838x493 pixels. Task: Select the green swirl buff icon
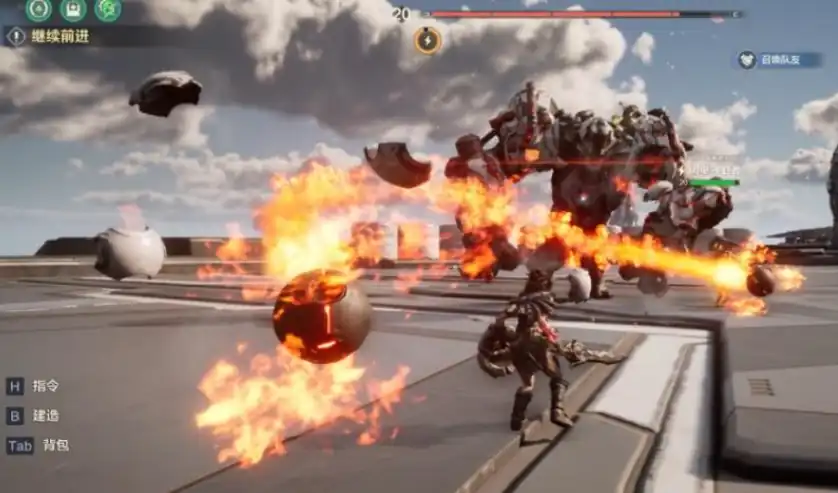click(108, 10)
